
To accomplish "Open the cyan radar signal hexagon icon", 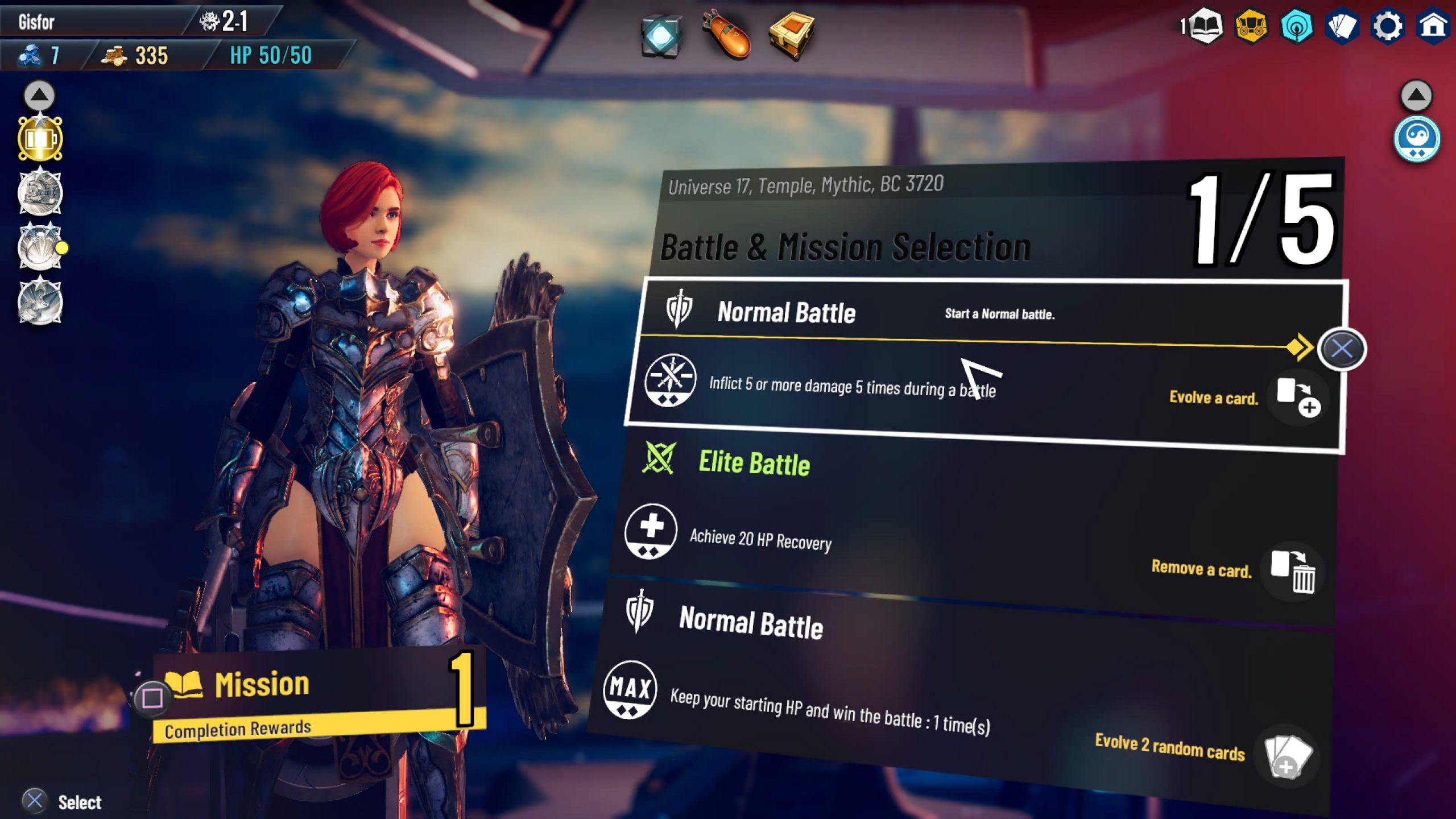I will click(x=1296, y=26).
